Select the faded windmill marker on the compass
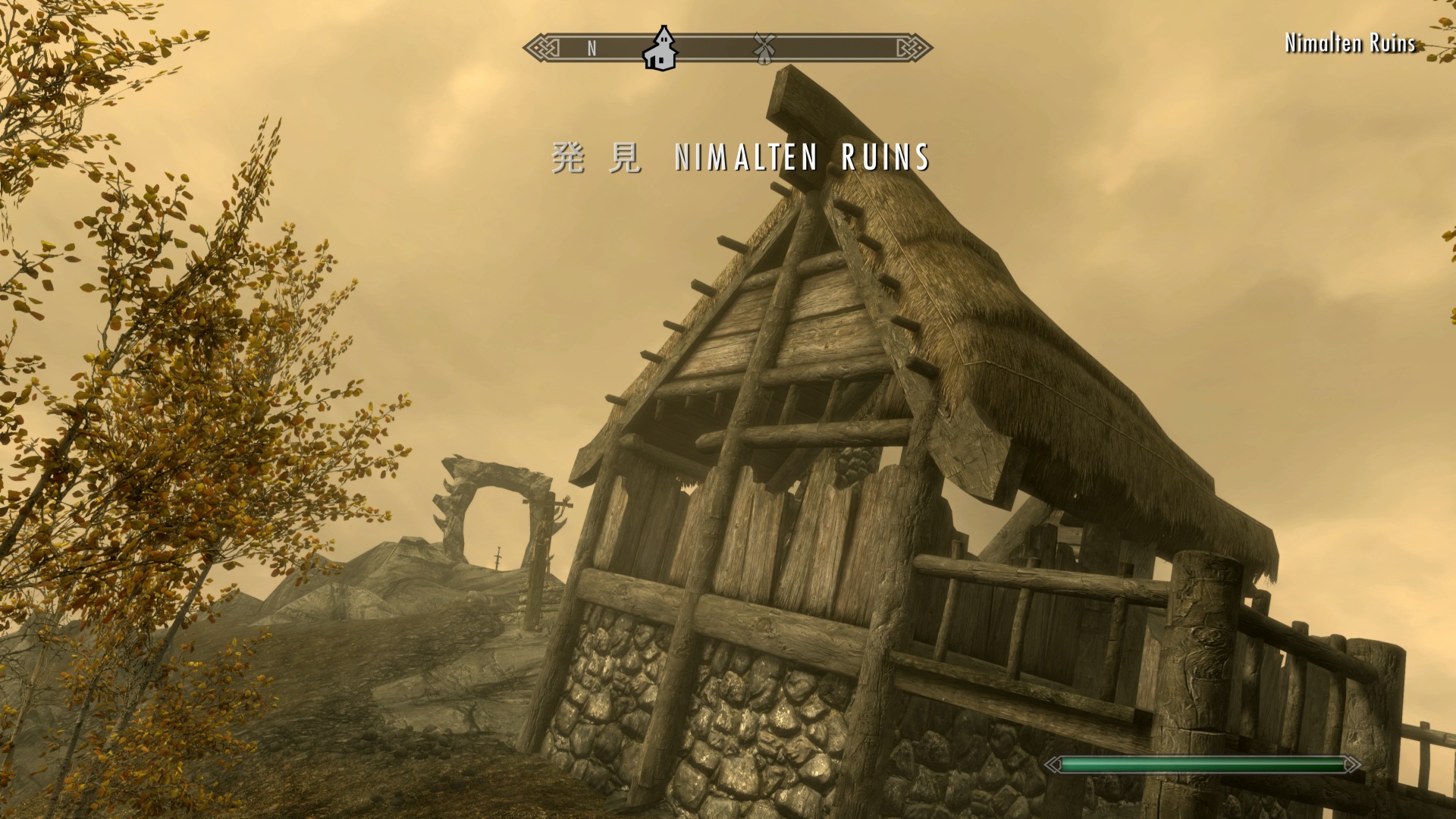The height and width of the screenshot is (819, 1456). click(x=764, y=48)
